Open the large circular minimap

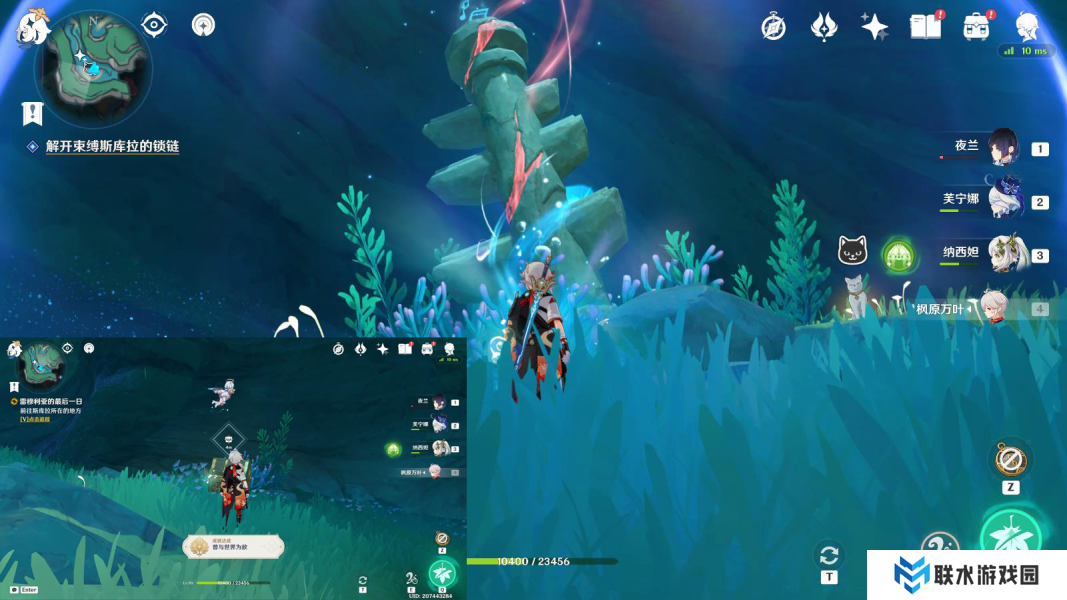point(92,68)
